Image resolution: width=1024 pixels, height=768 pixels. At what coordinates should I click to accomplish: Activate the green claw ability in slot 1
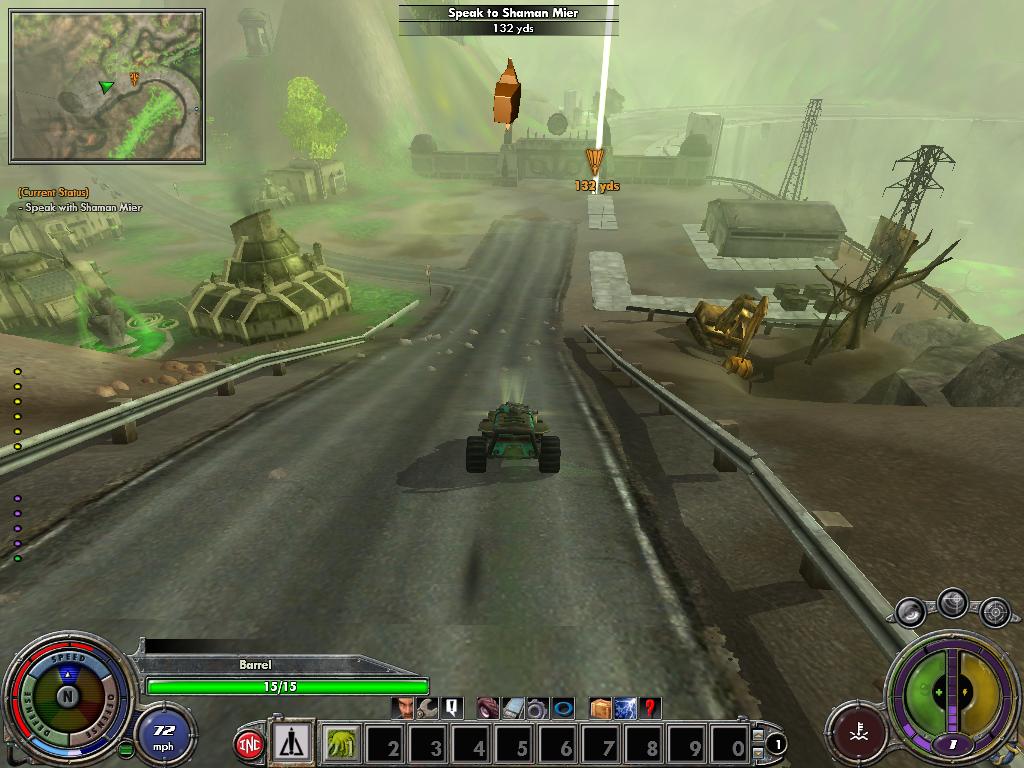point(343,745)
